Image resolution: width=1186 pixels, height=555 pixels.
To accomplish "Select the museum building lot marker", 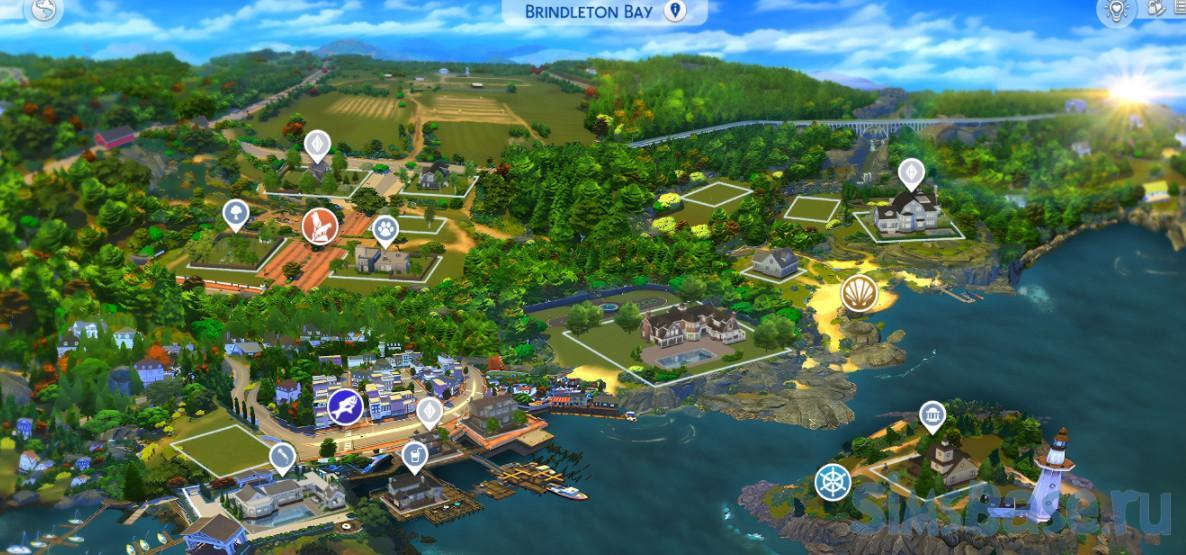I will coord(932,416).
